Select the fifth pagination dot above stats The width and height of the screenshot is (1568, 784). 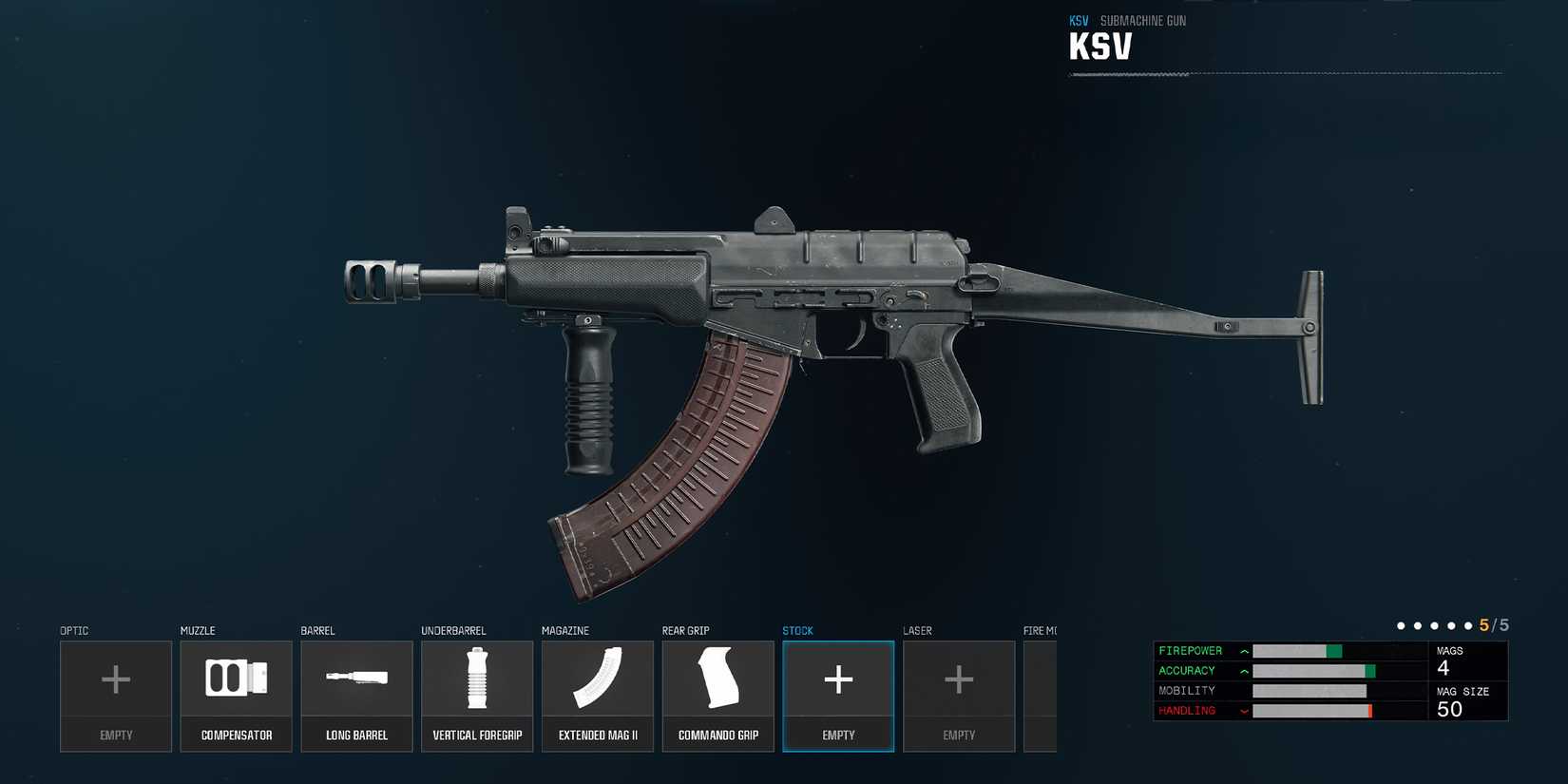tap(1468, 625)
